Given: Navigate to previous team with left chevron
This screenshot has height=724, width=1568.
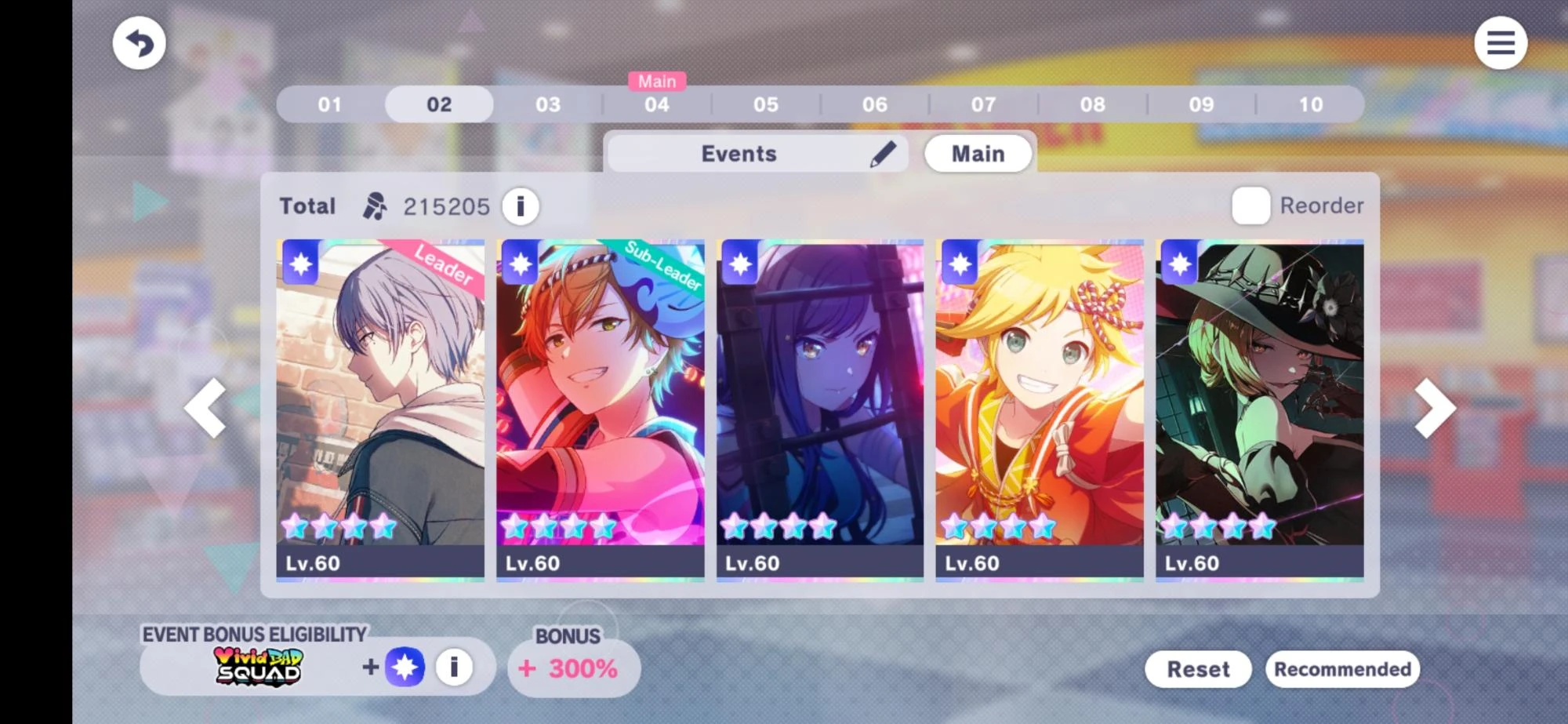Looking at the screenshot, I should tap(206, 408).
